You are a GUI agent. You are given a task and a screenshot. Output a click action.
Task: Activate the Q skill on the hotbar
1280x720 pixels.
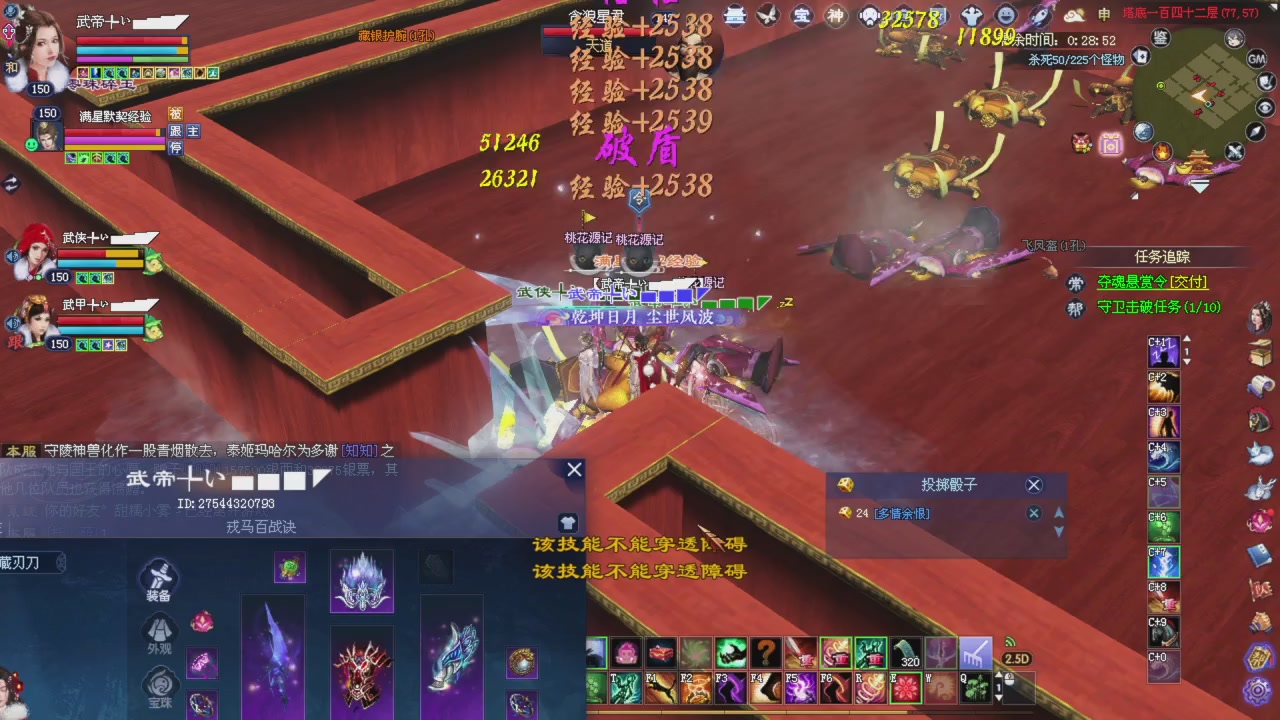[975, 687]
